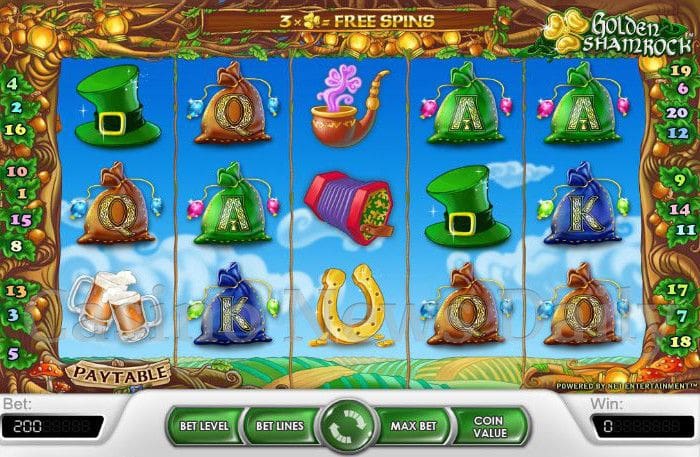Viewport: 700px width, 457px height.
Task: Click payline number 17 marker
Action: tap(678, 290)
